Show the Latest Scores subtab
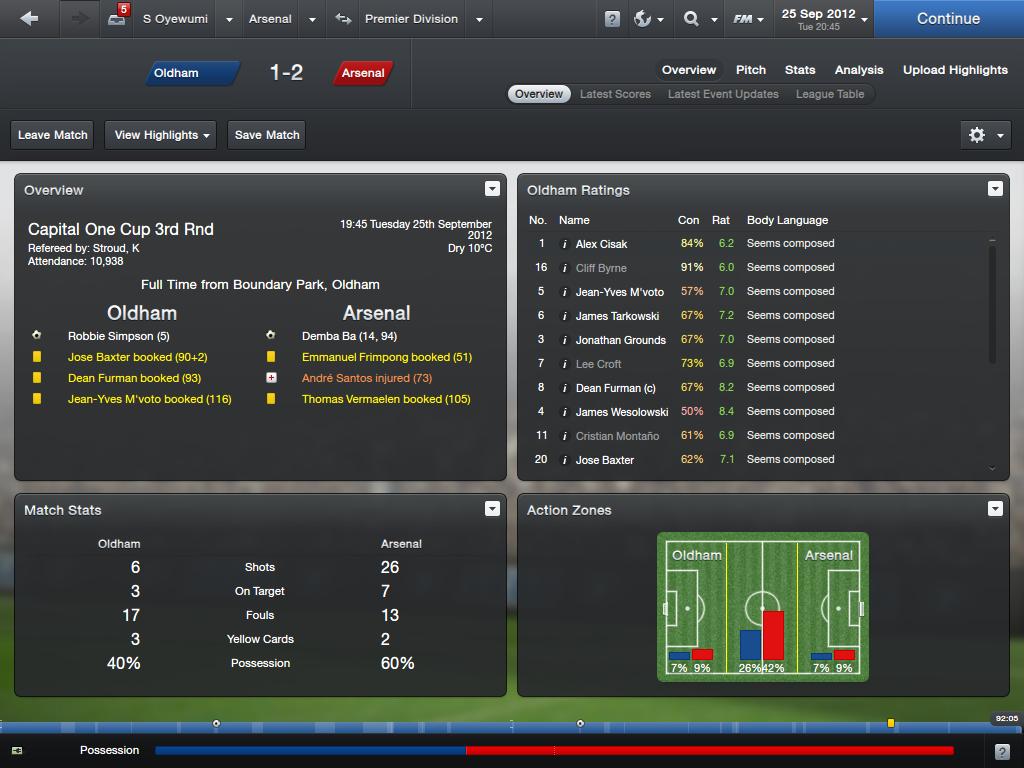Image resolution: width=1024 pixels, height=768 pixels. point(615,94)
